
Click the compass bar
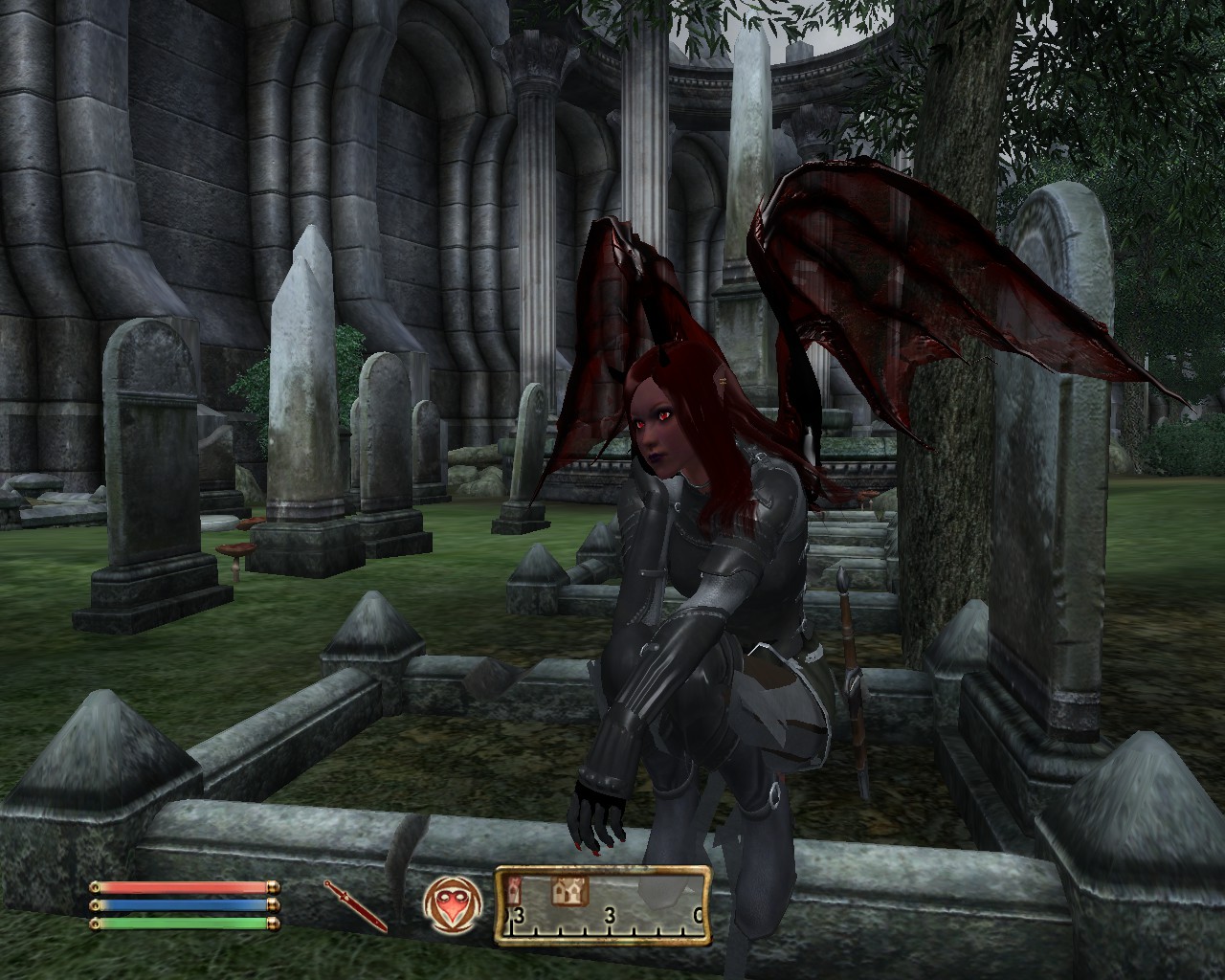603,905
